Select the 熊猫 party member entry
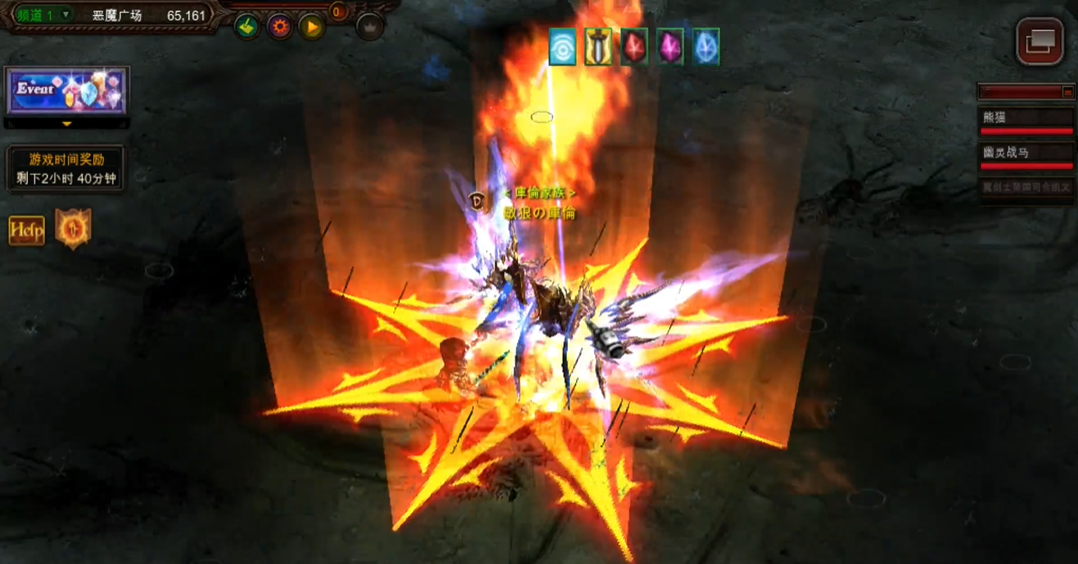 (1026, 119)
